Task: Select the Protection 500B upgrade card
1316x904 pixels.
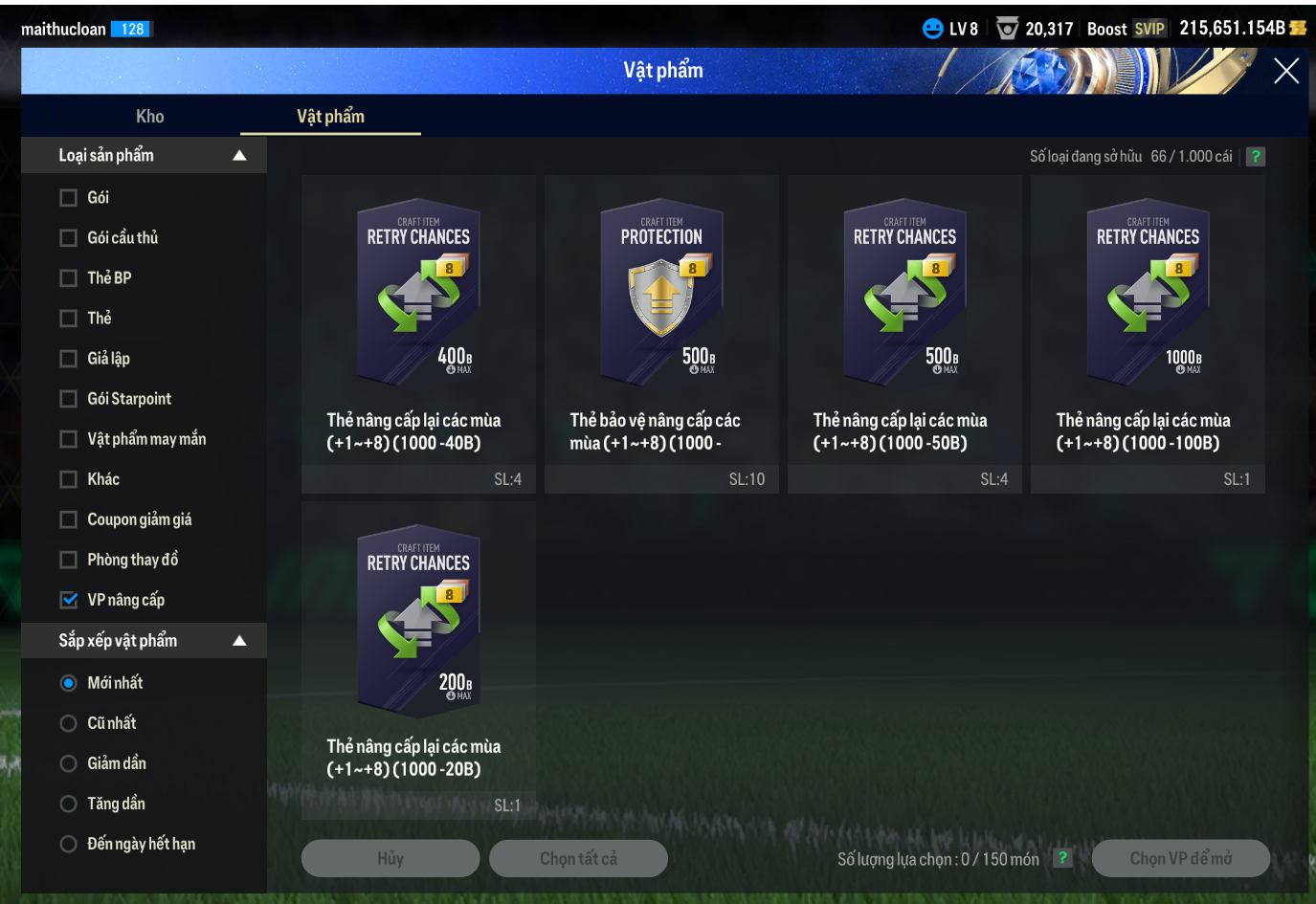Action: [661, 297]
